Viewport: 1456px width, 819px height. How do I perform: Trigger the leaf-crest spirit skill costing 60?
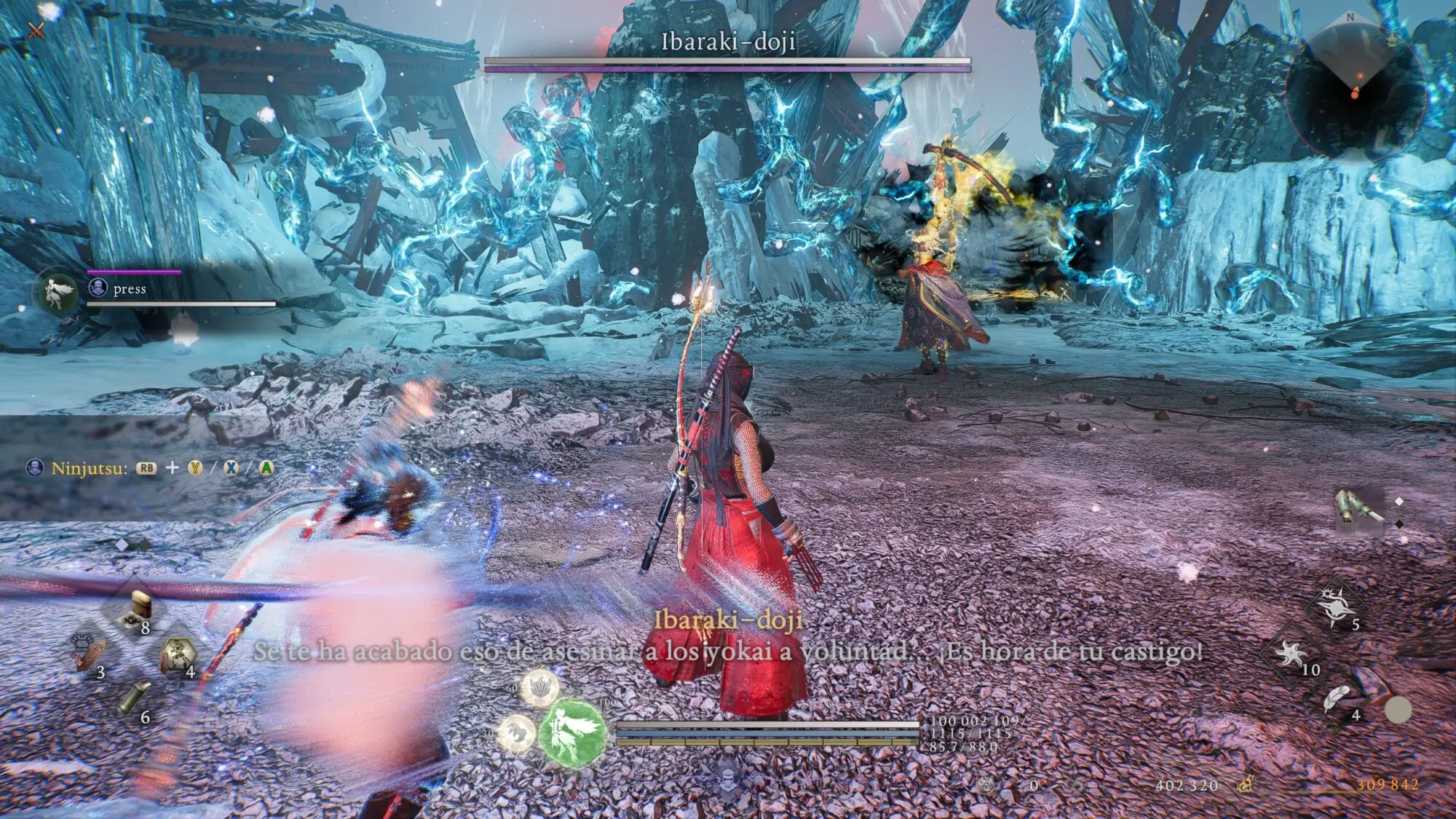(x=539, y=687)
